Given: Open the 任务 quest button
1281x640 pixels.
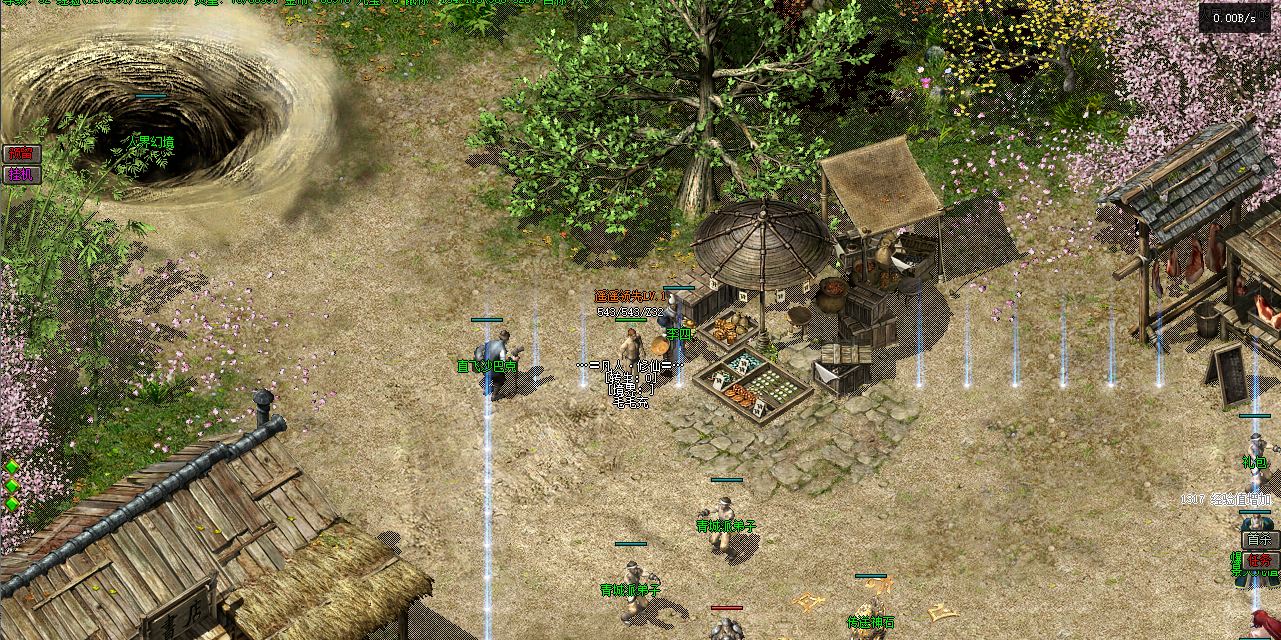Looking at the screenshot, I should (1262, 562).
